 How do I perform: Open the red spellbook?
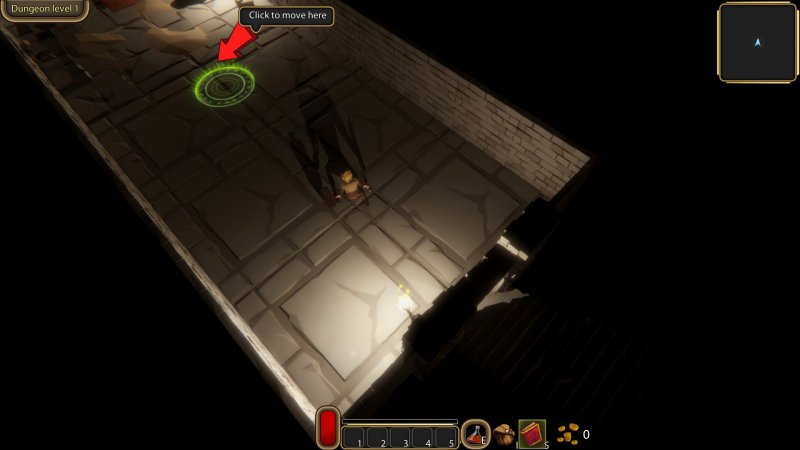(531, 434)
